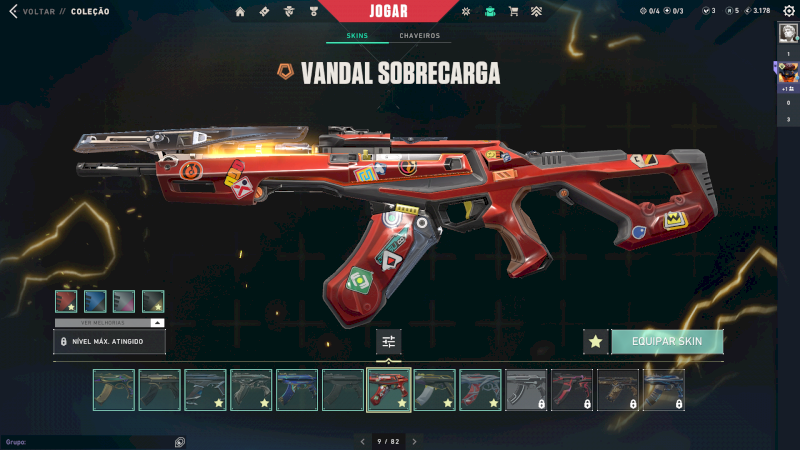
Task: Choose the blue color variant swatch
Action: (x=95, y=300)
